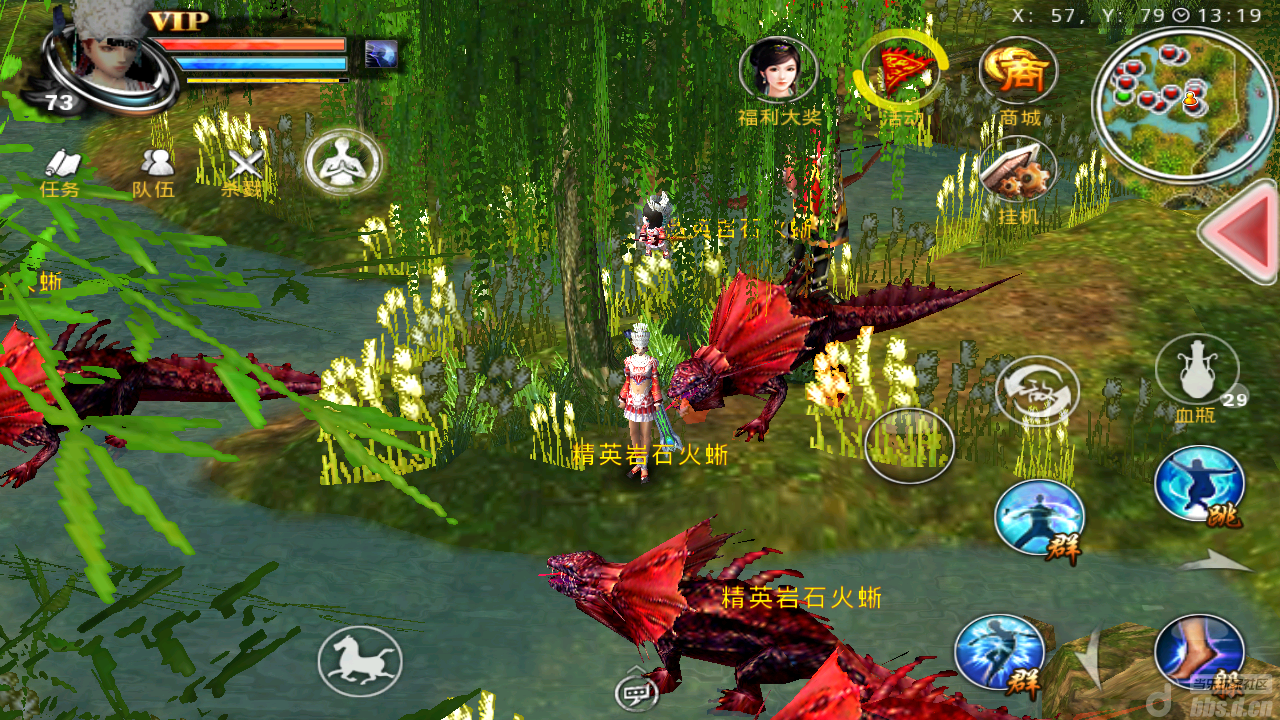Switch target with the 敌 button

point(1037,391)
